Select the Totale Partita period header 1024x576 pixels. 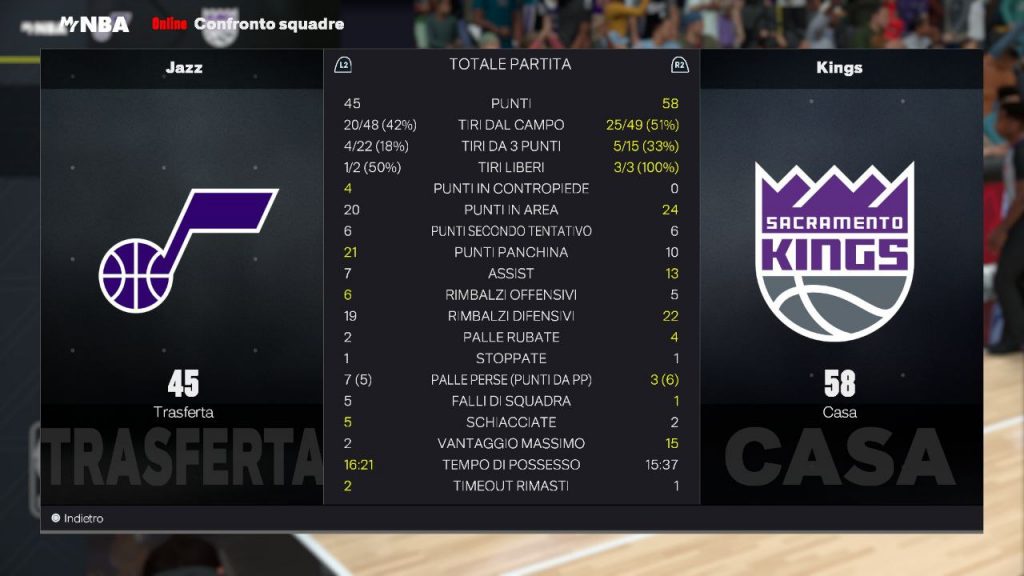pyautogui.click(x=510, y=64)
